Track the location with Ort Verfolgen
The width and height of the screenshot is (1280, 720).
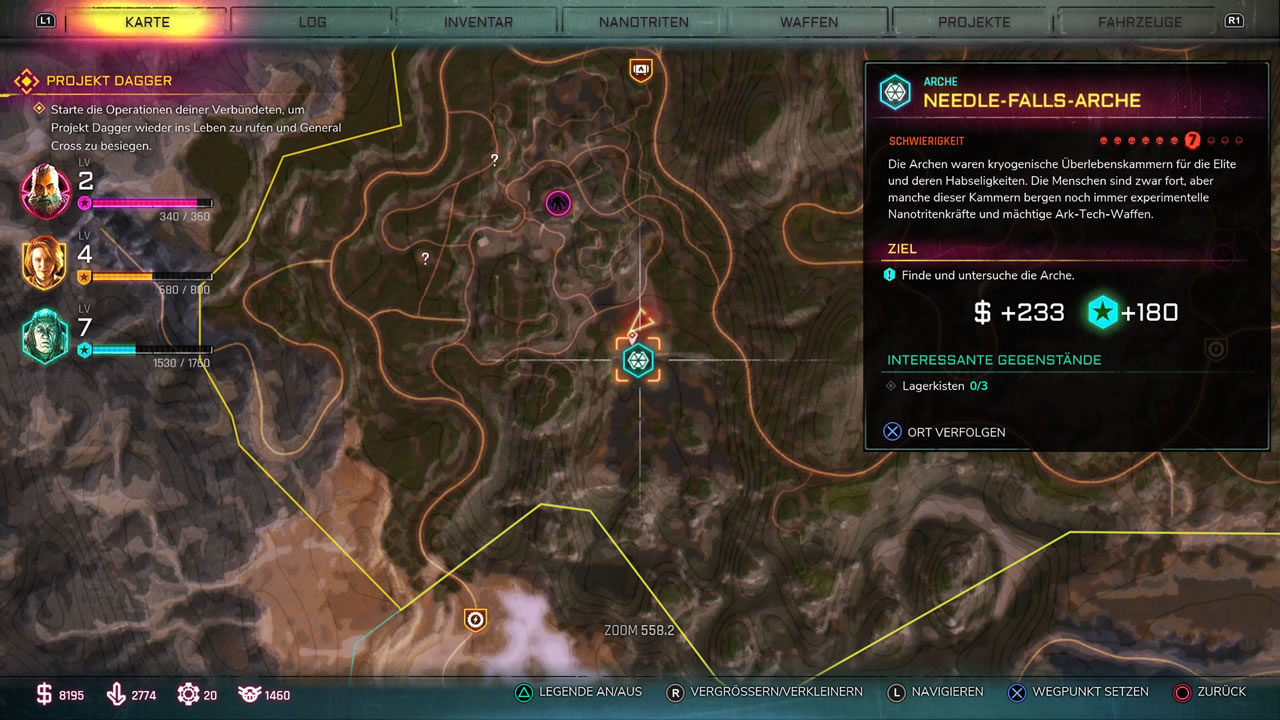click(x=945, y=432)
